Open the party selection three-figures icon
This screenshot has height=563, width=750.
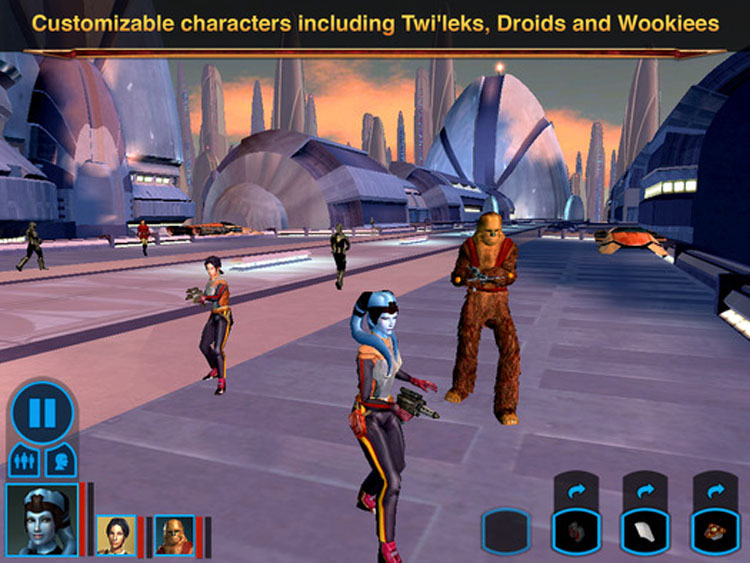(24, 462)
